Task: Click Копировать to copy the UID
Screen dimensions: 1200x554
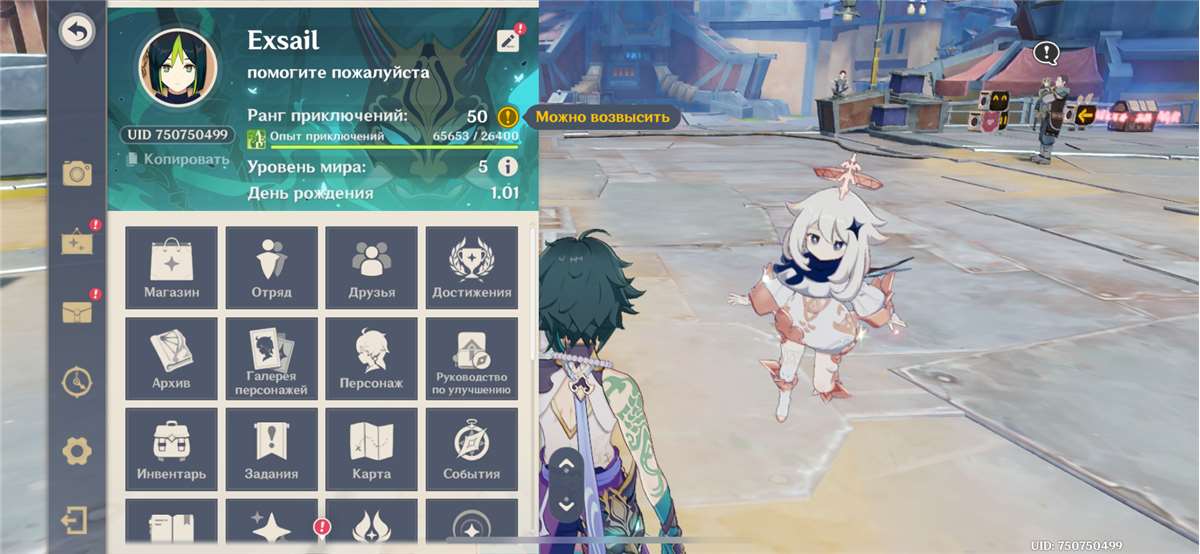Action: click(178, 159)
